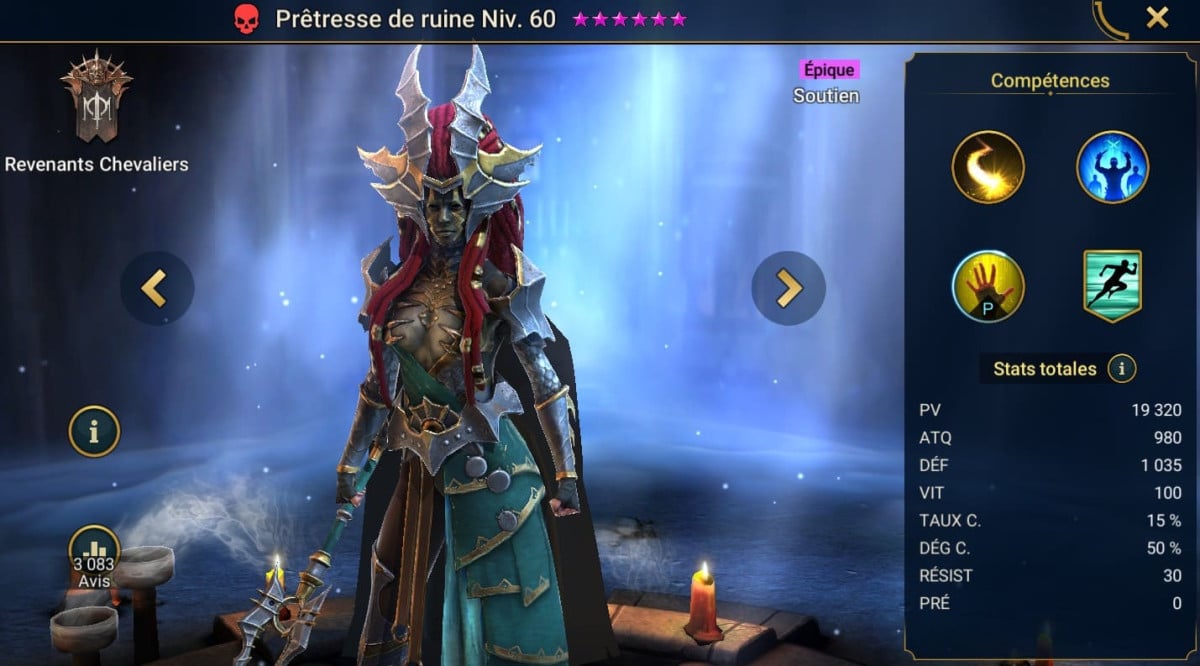Show the previous champion with left arrow
The width and height of the screenshot is (1200, 666).
157,288
